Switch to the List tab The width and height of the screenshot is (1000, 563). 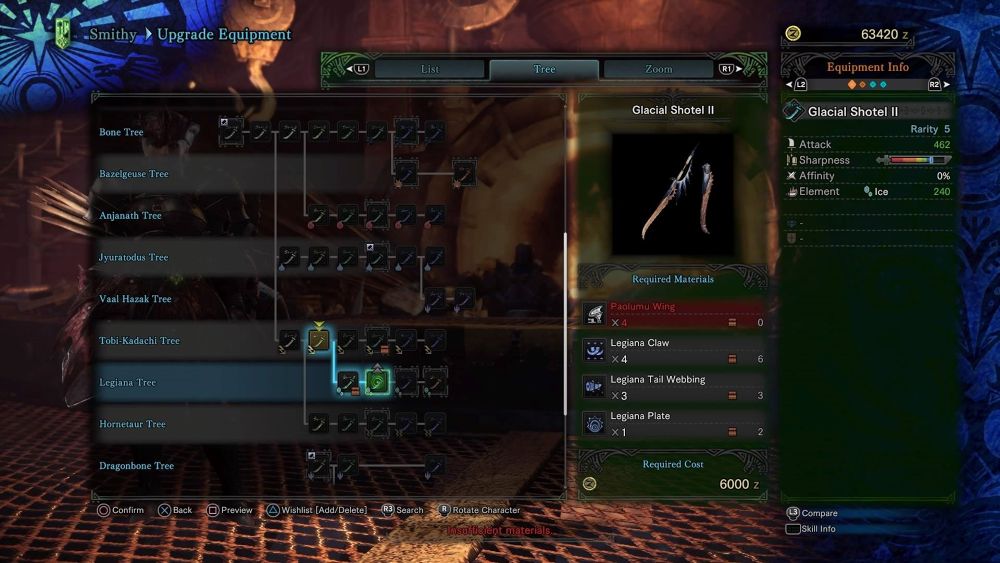point(430,69)
